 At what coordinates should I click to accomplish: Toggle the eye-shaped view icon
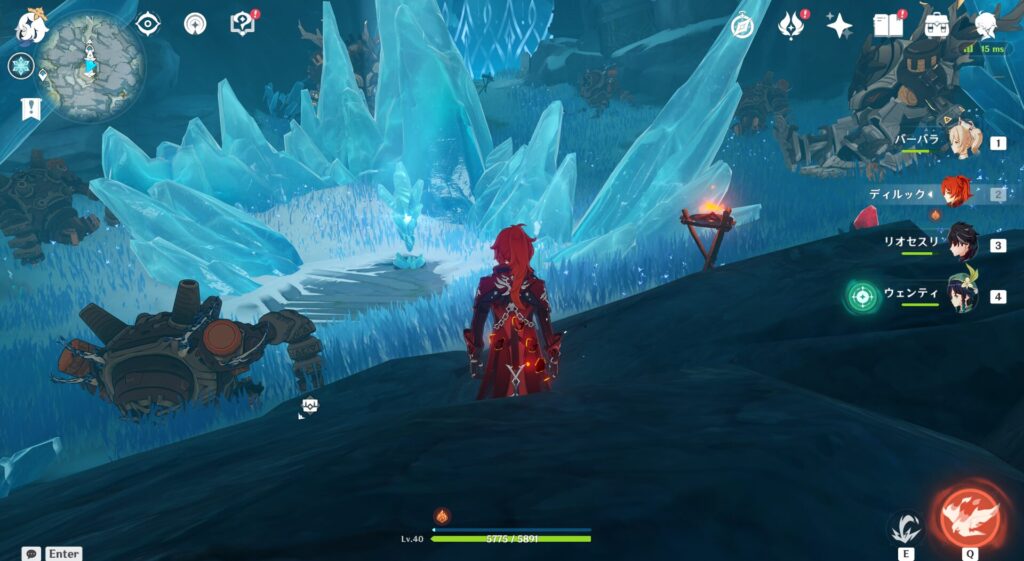click(148, 23)
